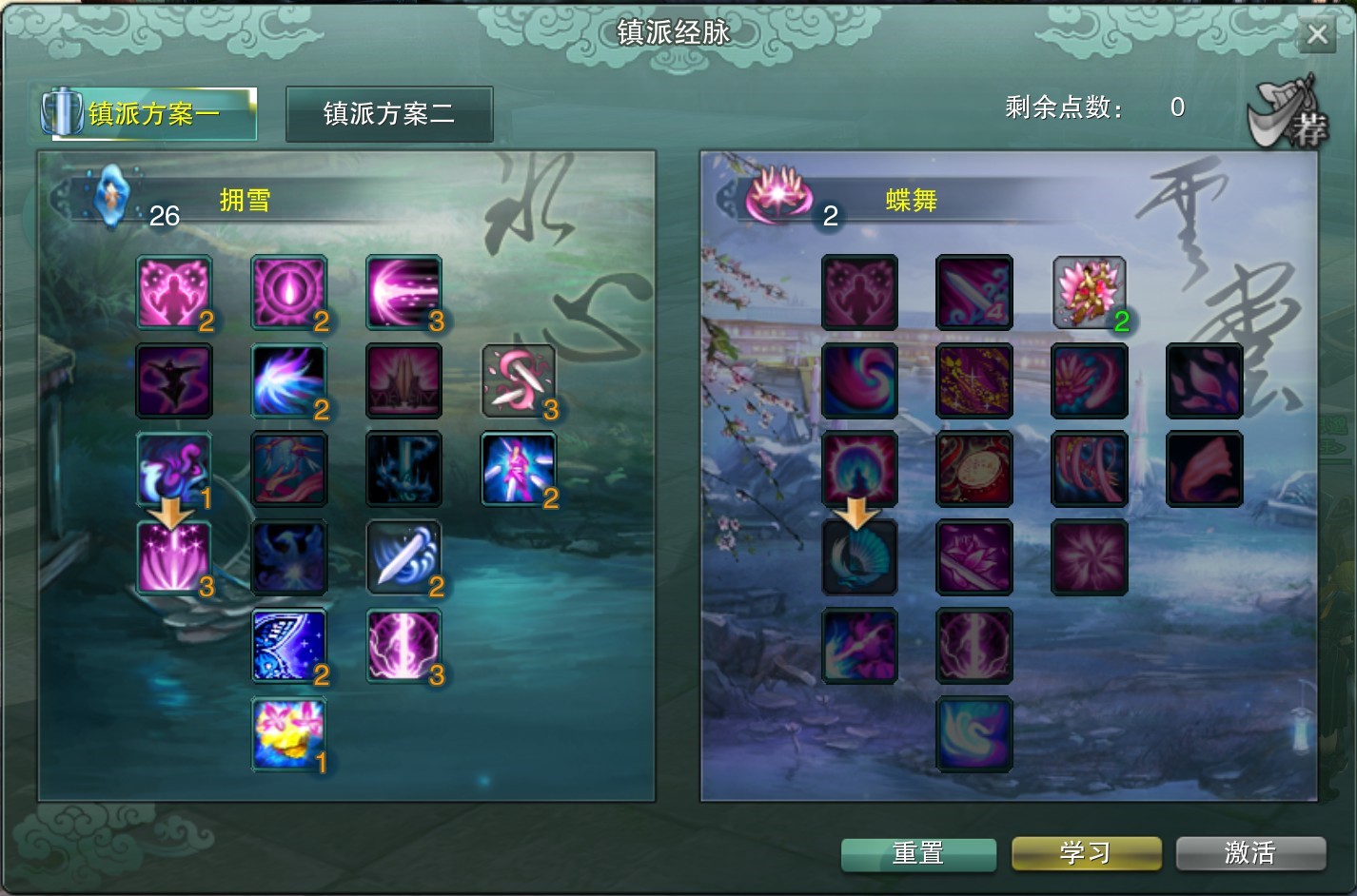Select the meditating figure skill above the arrow
The height and width of the screenshot is (896, 1357).
859,469
